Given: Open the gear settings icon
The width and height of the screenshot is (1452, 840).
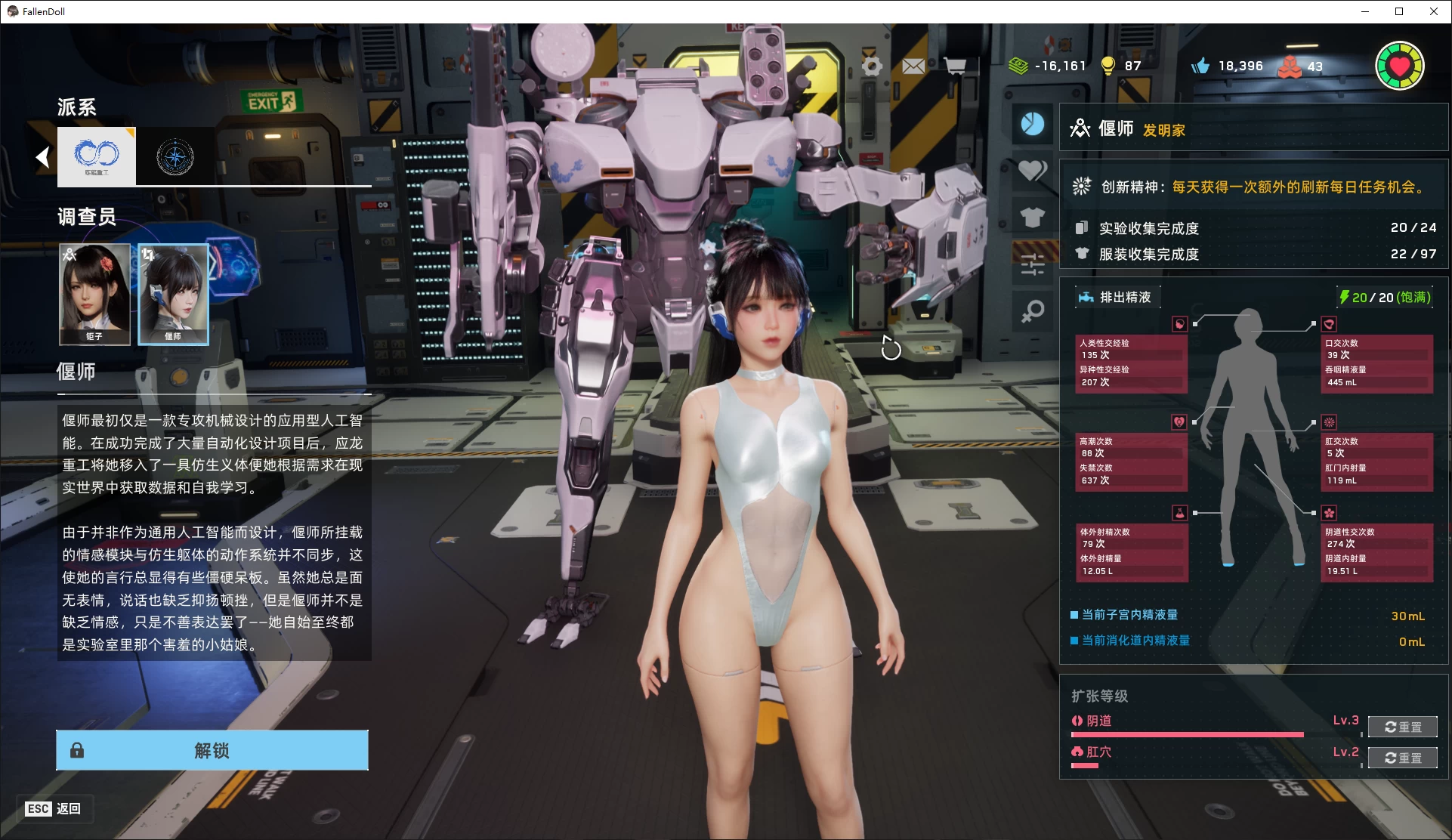Looking at the screenshot, I should 872,66.
